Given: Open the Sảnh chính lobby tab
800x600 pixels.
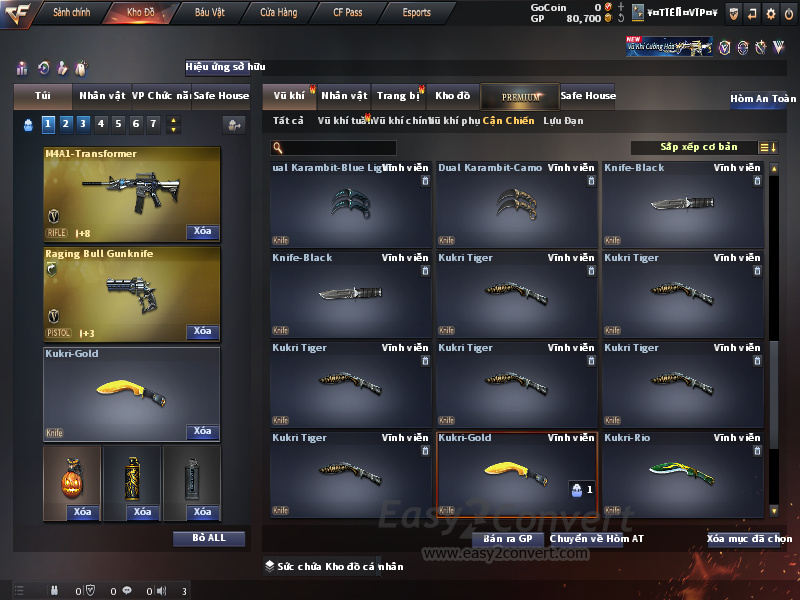Looking at the screenshot, I should [x=72, y=13].
